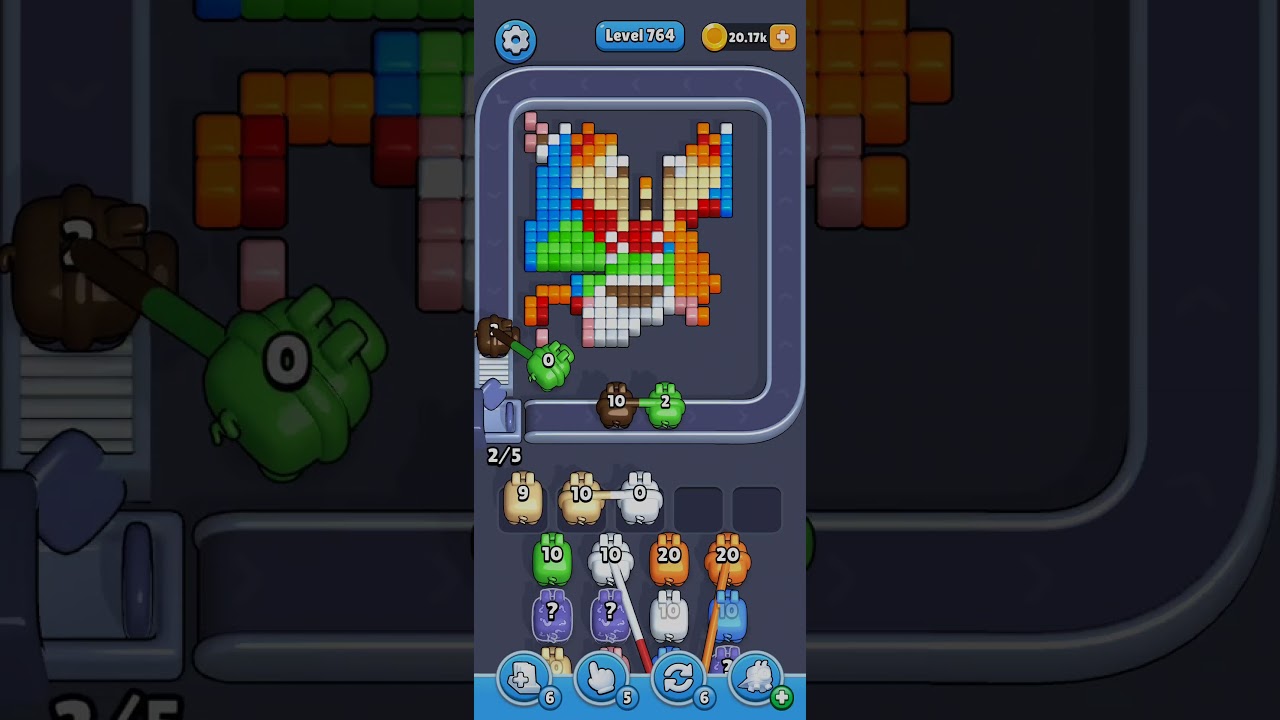Open the Level 764 badge
The image size is (1280, 720).
click(x=640, y=36)
